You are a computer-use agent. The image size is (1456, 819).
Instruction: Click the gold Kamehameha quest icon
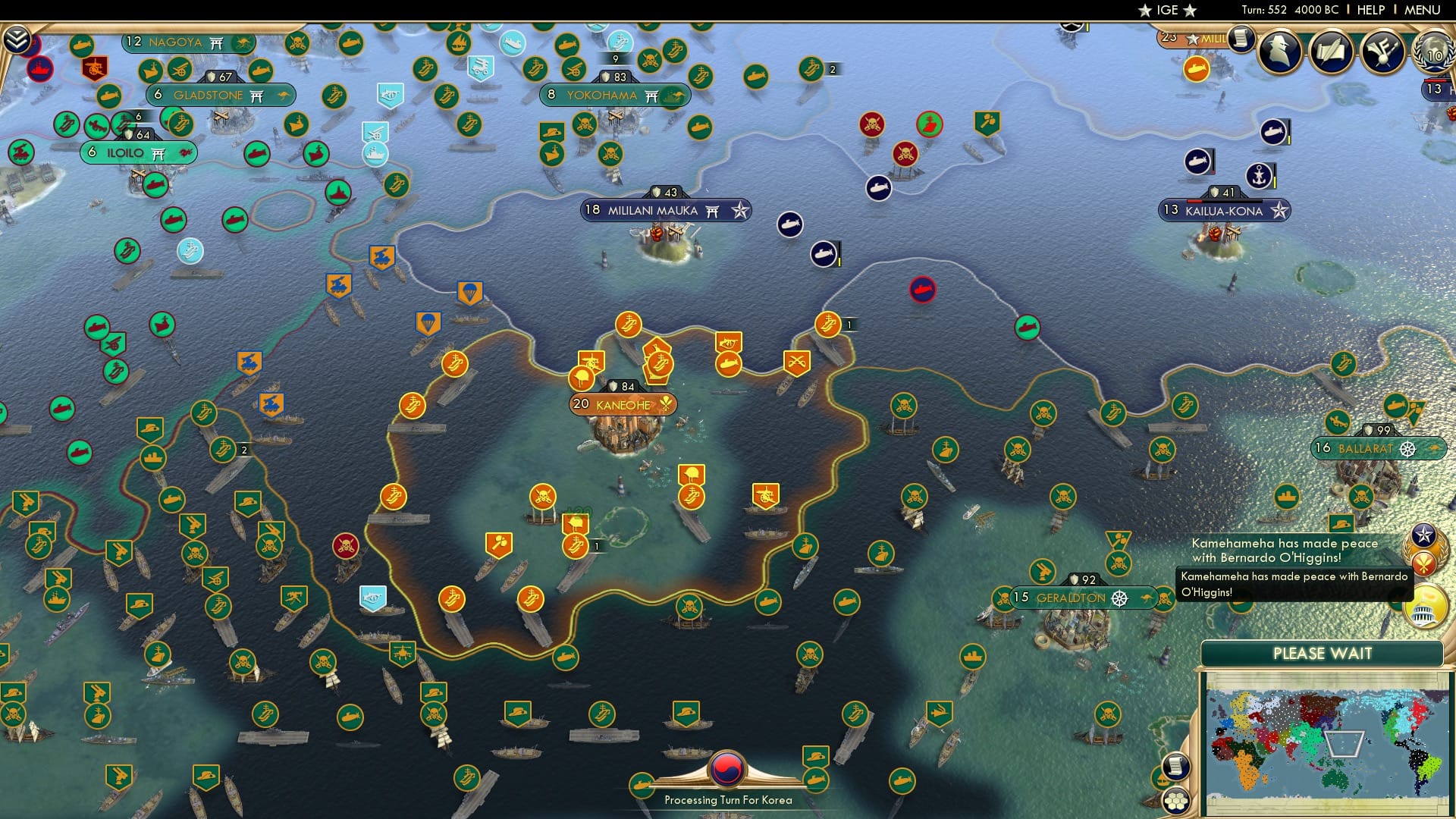point(1423,564)
